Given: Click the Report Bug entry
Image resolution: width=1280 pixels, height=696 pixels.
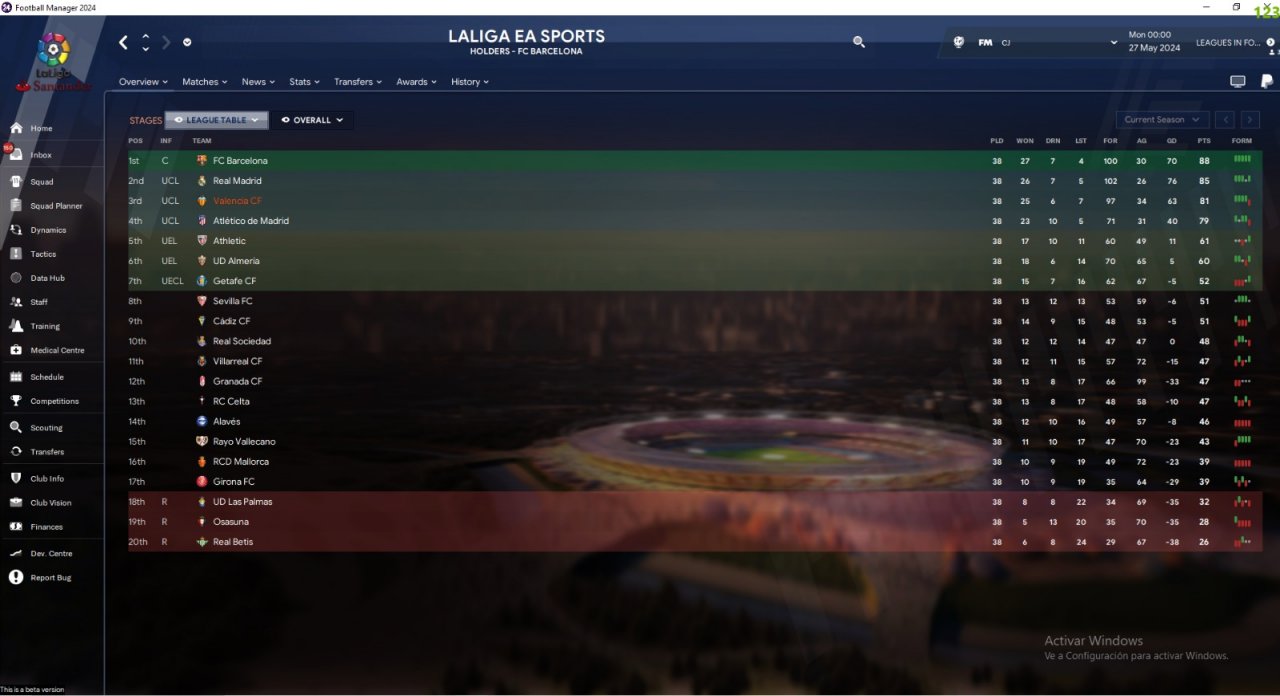Looking at the screenshot, I should click(x=50, y=578).
